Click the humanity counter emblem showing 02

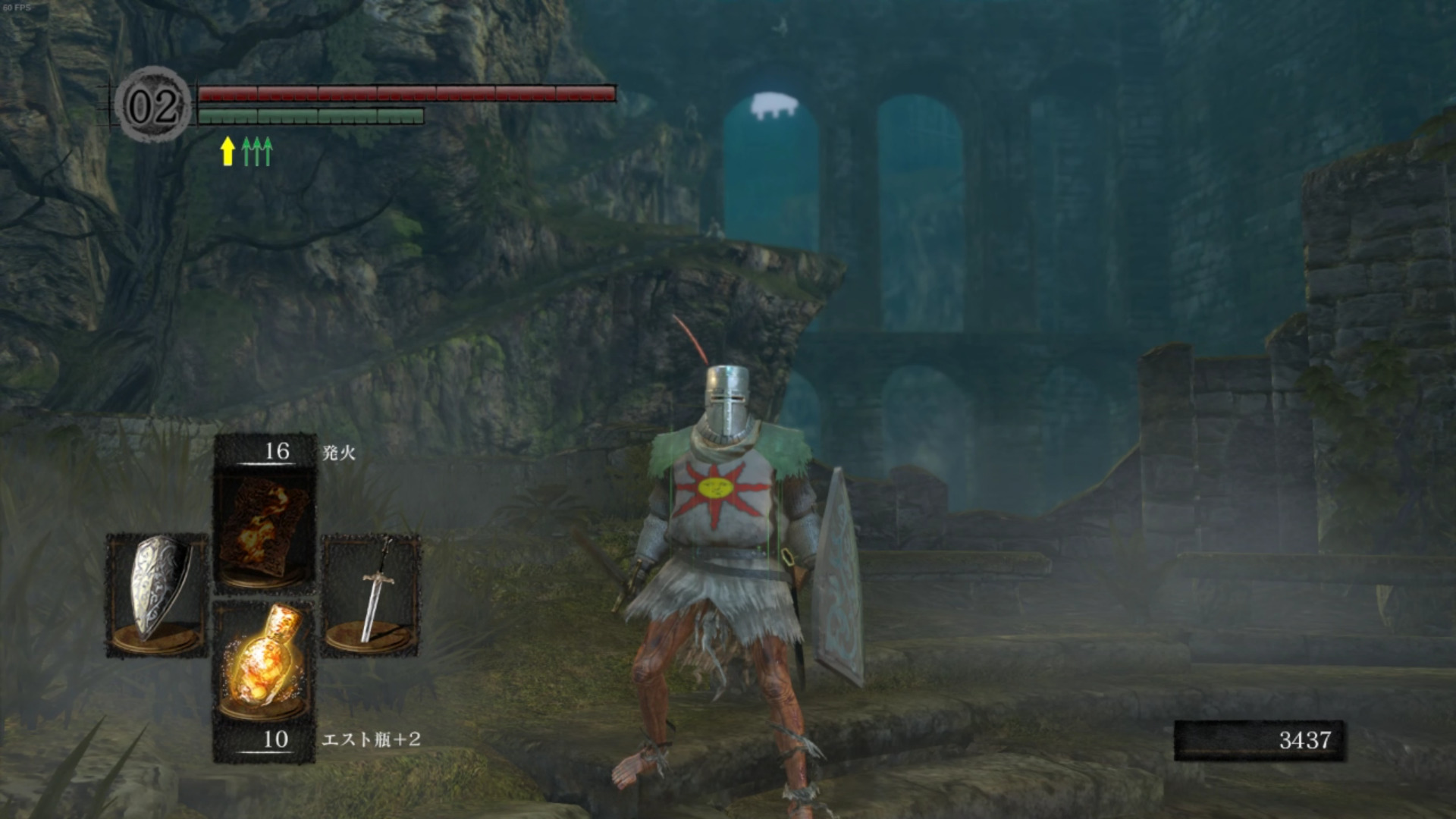pyautogui.click(x=153, y=105)
